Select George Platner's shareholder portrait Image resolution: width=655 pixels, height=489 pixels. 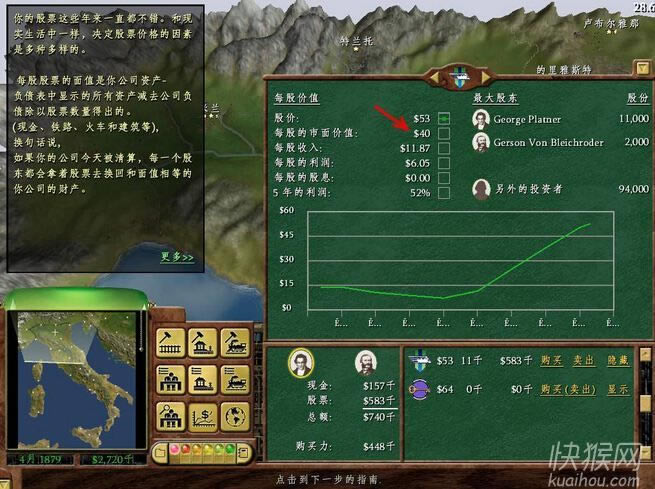pyautogui.click(x=481, y=119)
